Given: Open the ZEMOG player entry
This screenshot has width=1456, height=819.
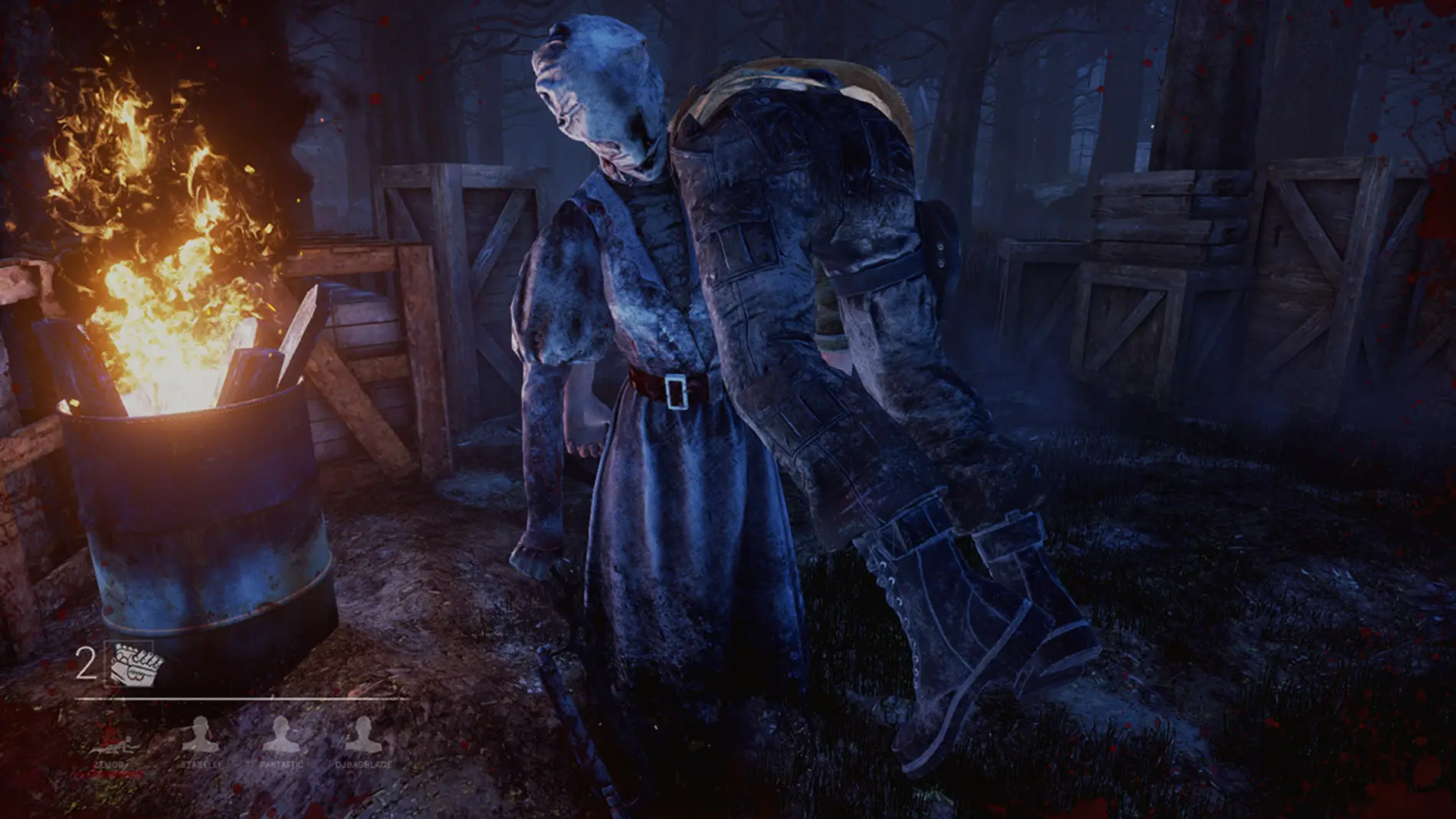Looking at the screenshot, I should tap(110, 765).
